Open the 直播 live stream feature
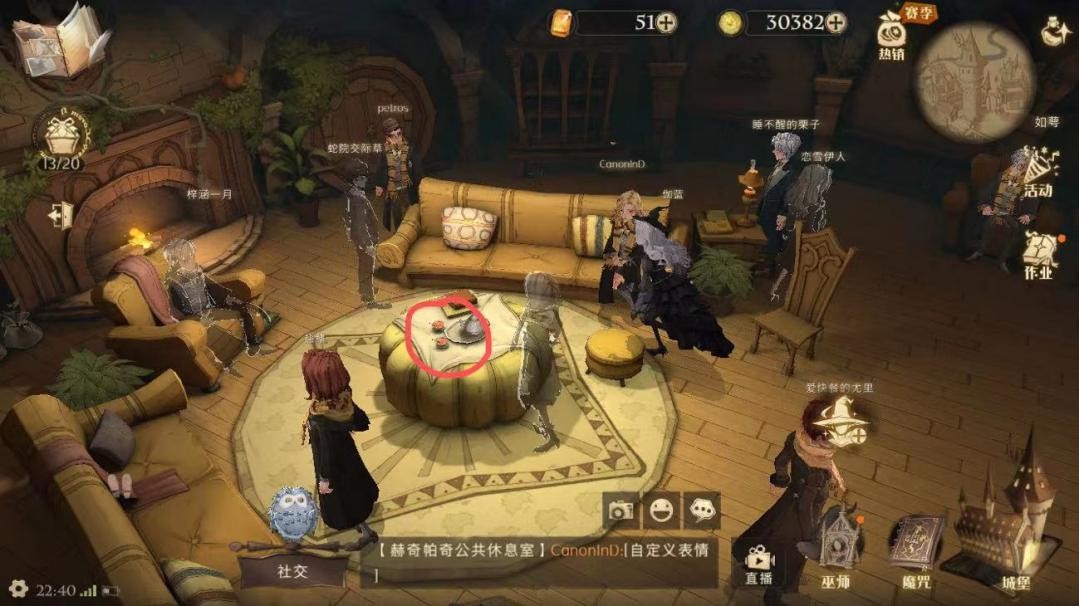 pyautogui.click(x=759, y=564)
